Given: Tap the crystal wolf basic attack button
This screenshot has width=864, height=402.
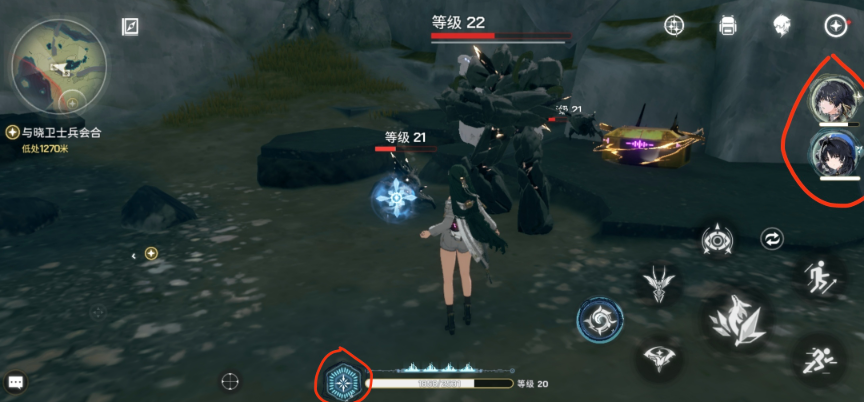Looking at the screenshot, I should click(736, 322).
